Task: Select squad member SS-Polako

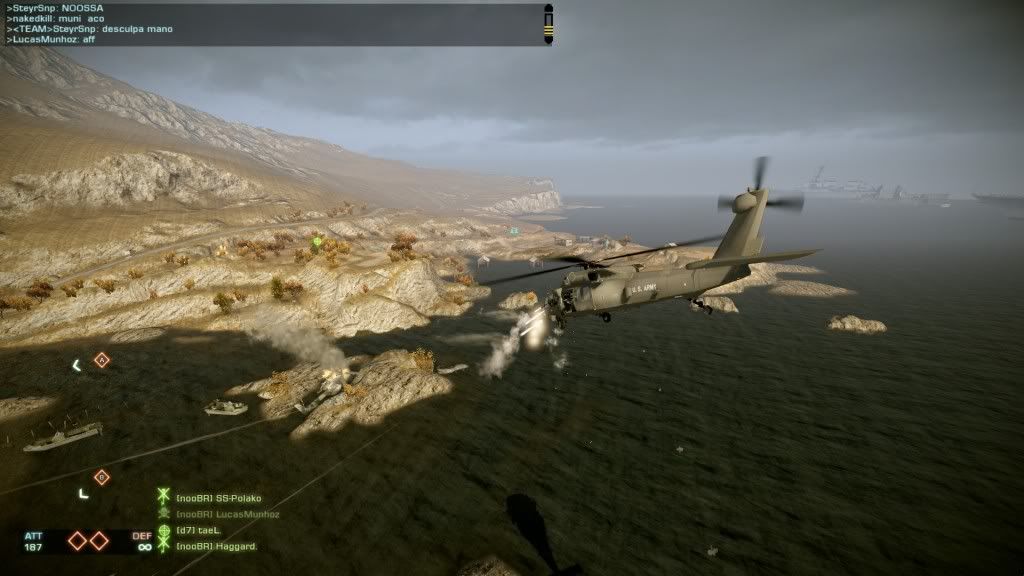Action: (x=216, y=497)
